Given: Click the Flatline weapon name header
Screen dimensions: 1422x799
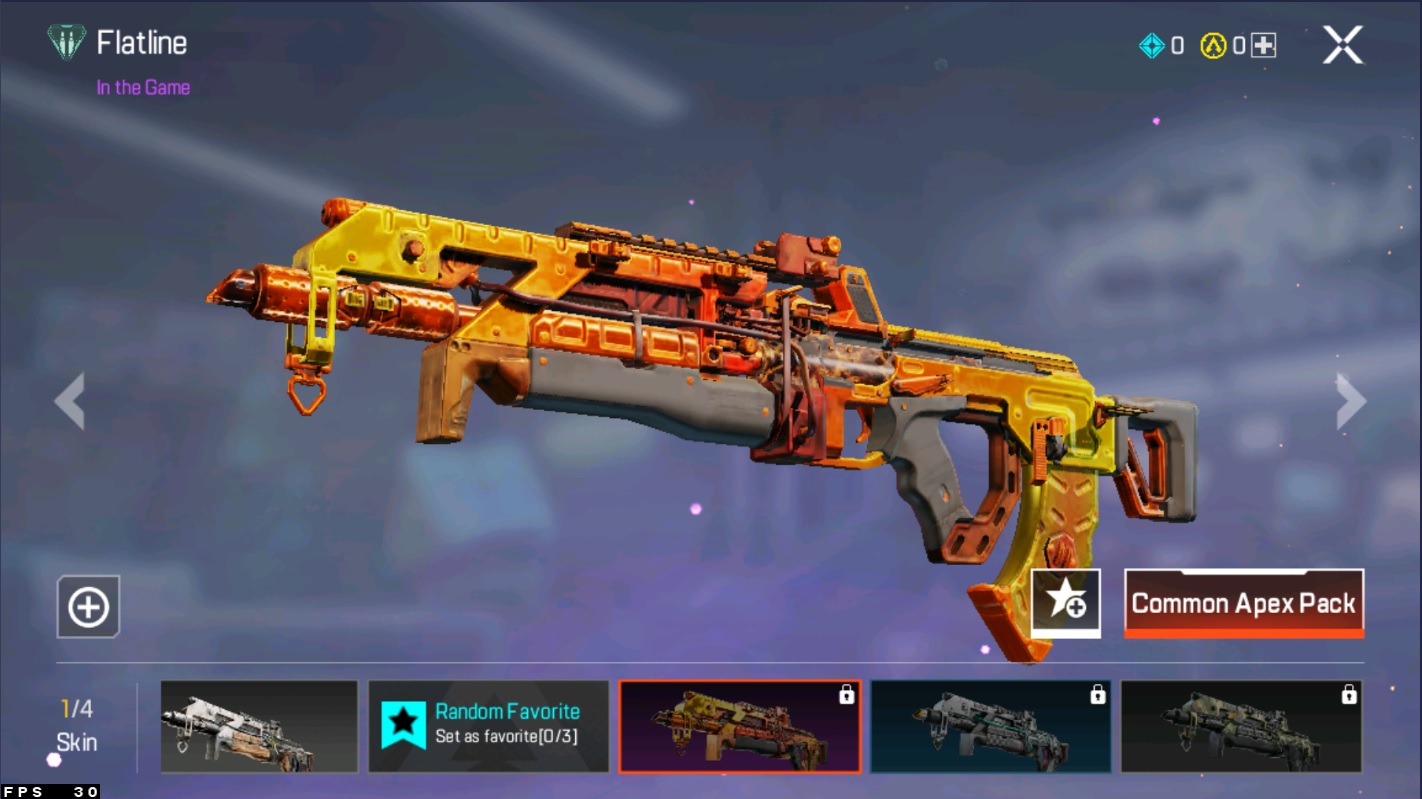Looking at the screenshot, I should click(138, 43).
